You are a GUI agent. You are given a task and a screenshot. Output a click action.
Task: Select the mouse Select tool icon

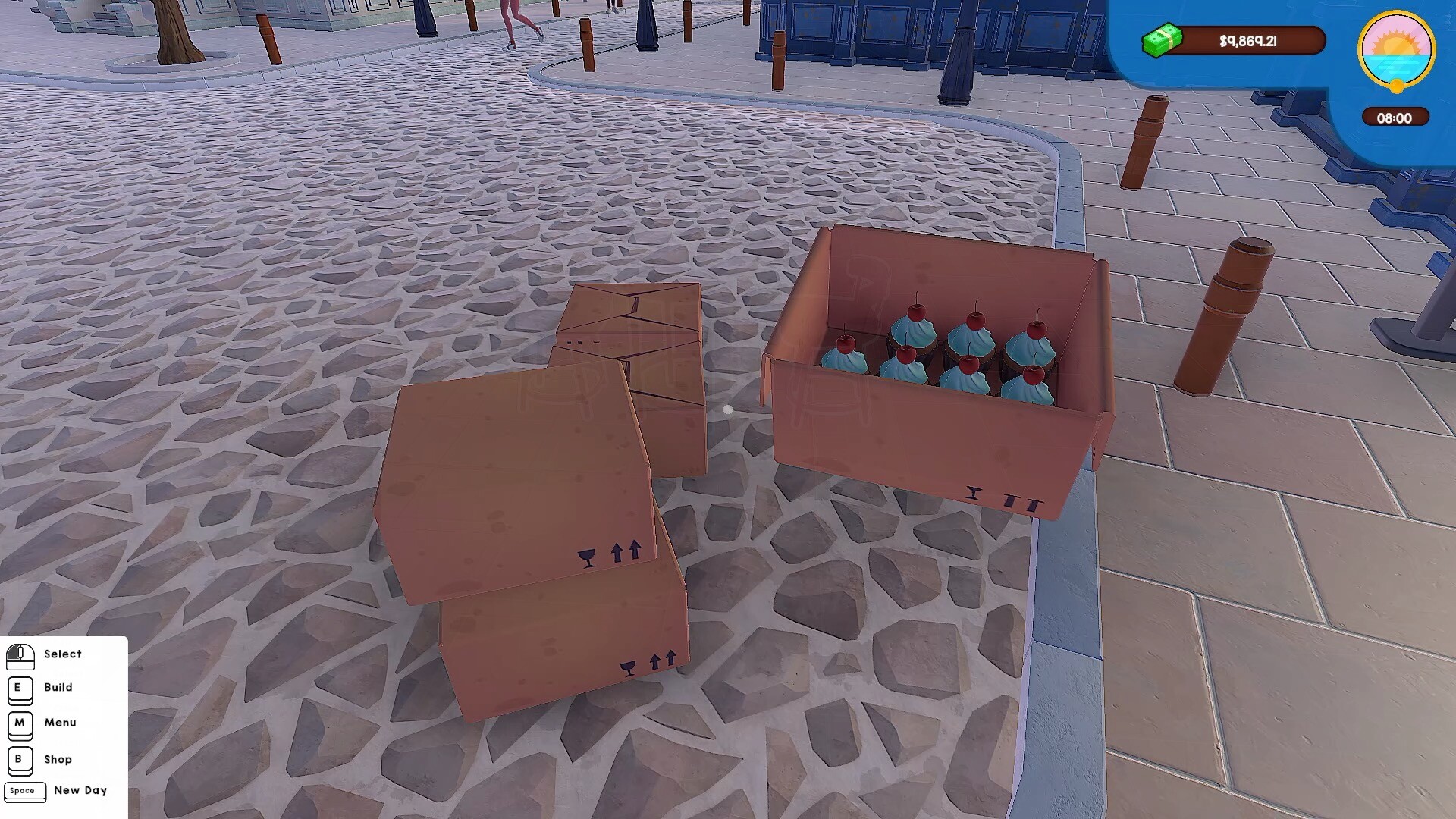tap(20, 657)
